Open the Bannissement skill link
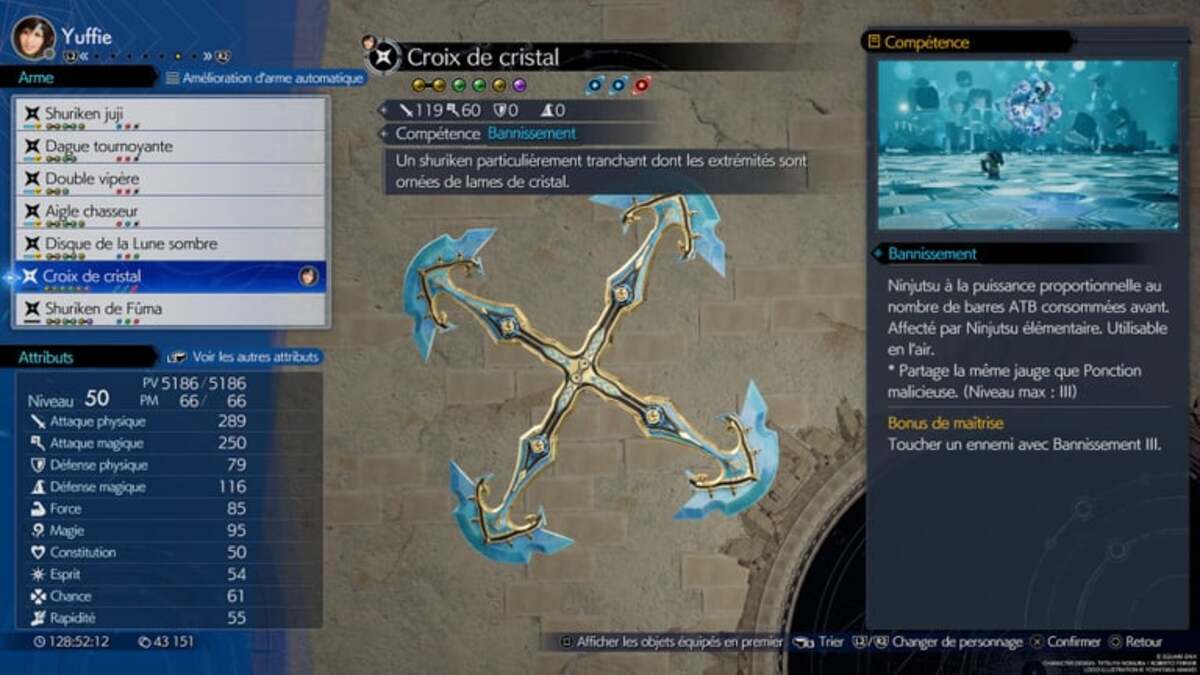Image resolution: width=1200 pixels, height=675 pixels. click(x=531, y=133)
